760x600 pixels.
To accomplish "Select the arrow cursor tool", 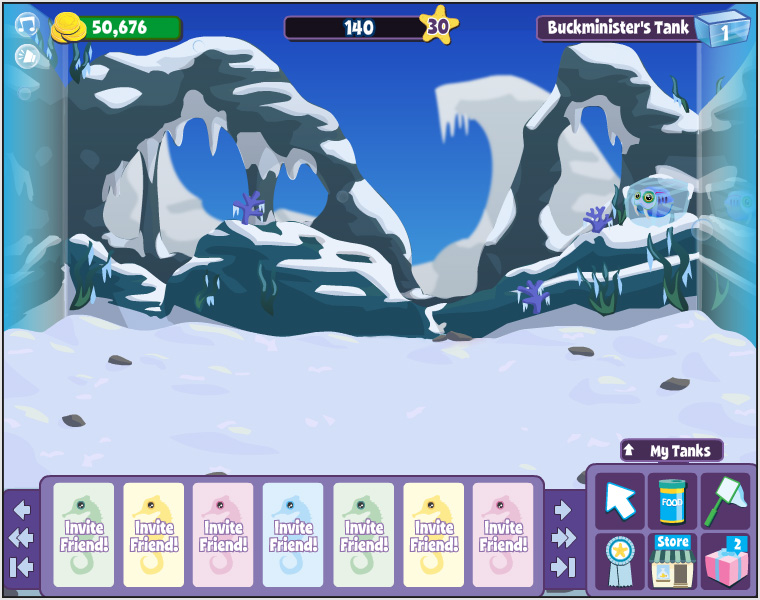I will click(620, 500).
